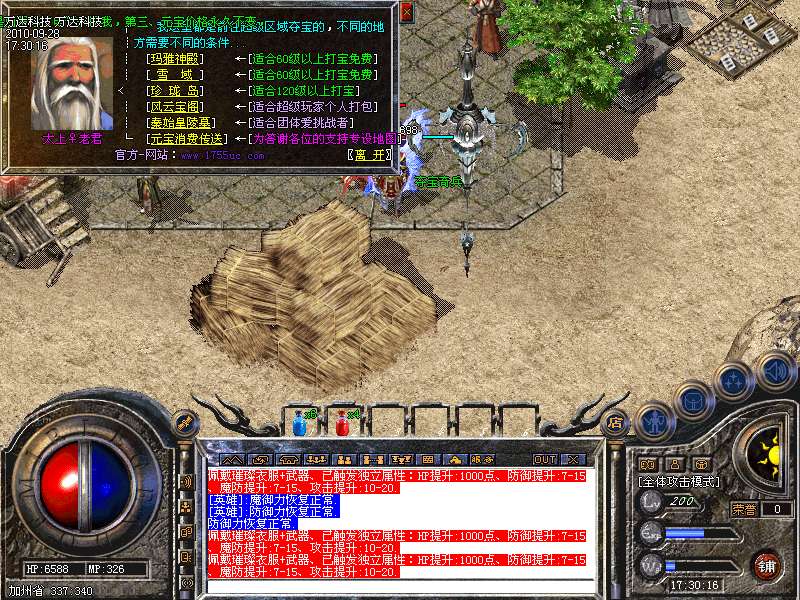The height and width of the screenshot is (600, 800).
Task: Open the bag inventory icon
Action: point(694,401)
